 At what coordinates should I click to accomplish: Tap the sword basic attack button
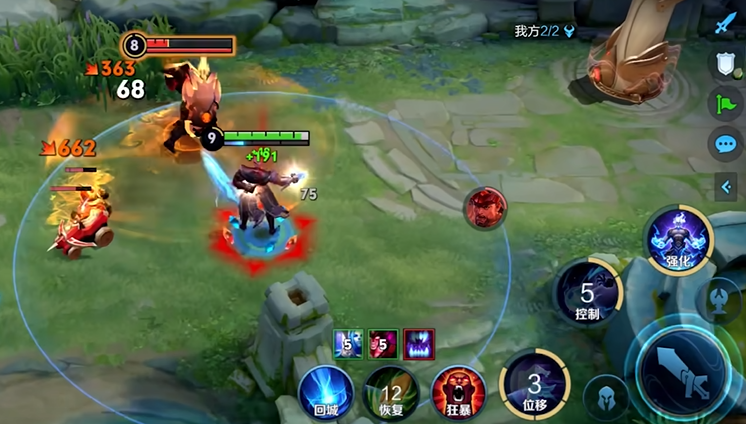(x=685, y=372)
